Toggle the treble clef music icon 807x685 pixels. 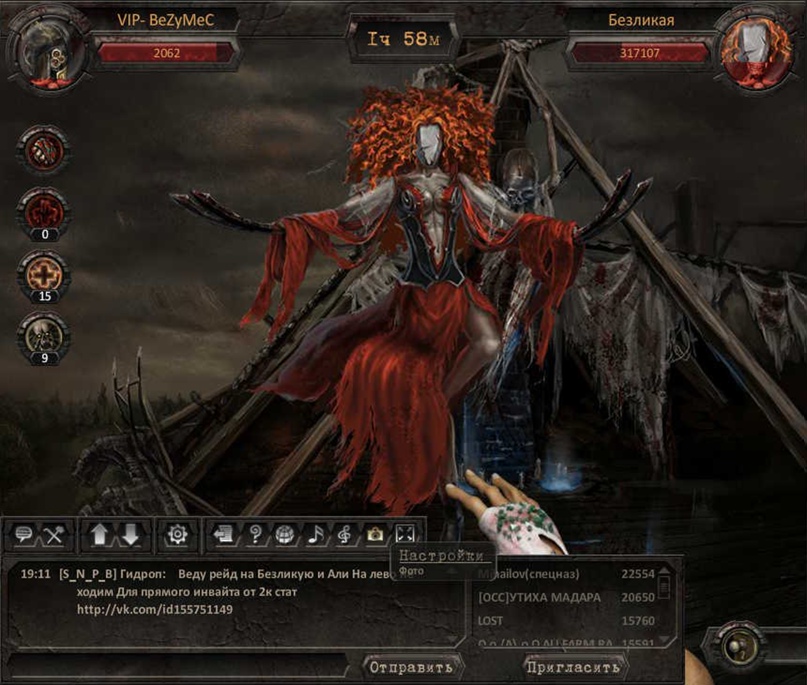[x=344, y=535]
